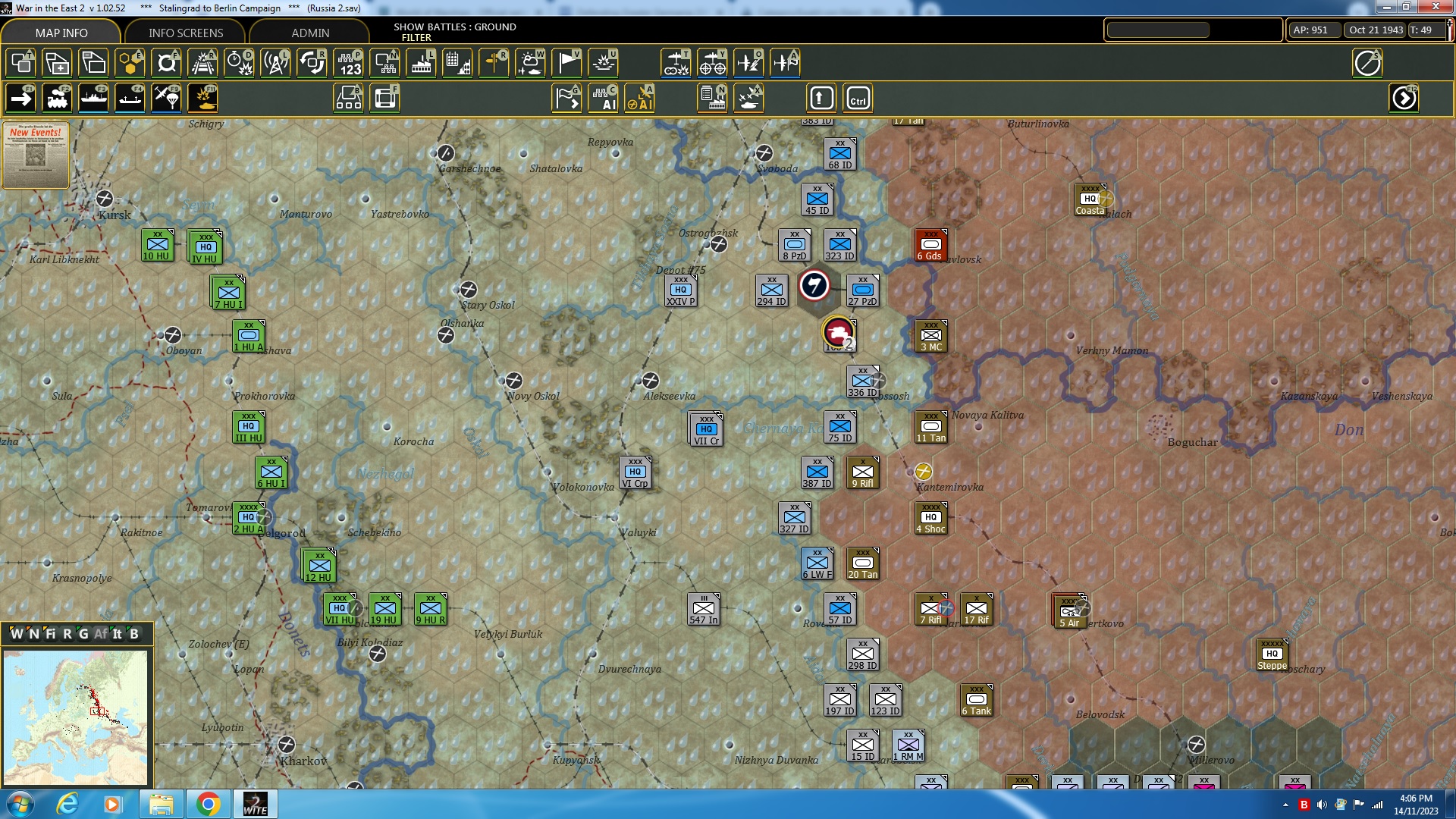1456x819 pixels.
Task: Open the SHOW BATTLES ground filter
Action: click(x=453, y=32)
